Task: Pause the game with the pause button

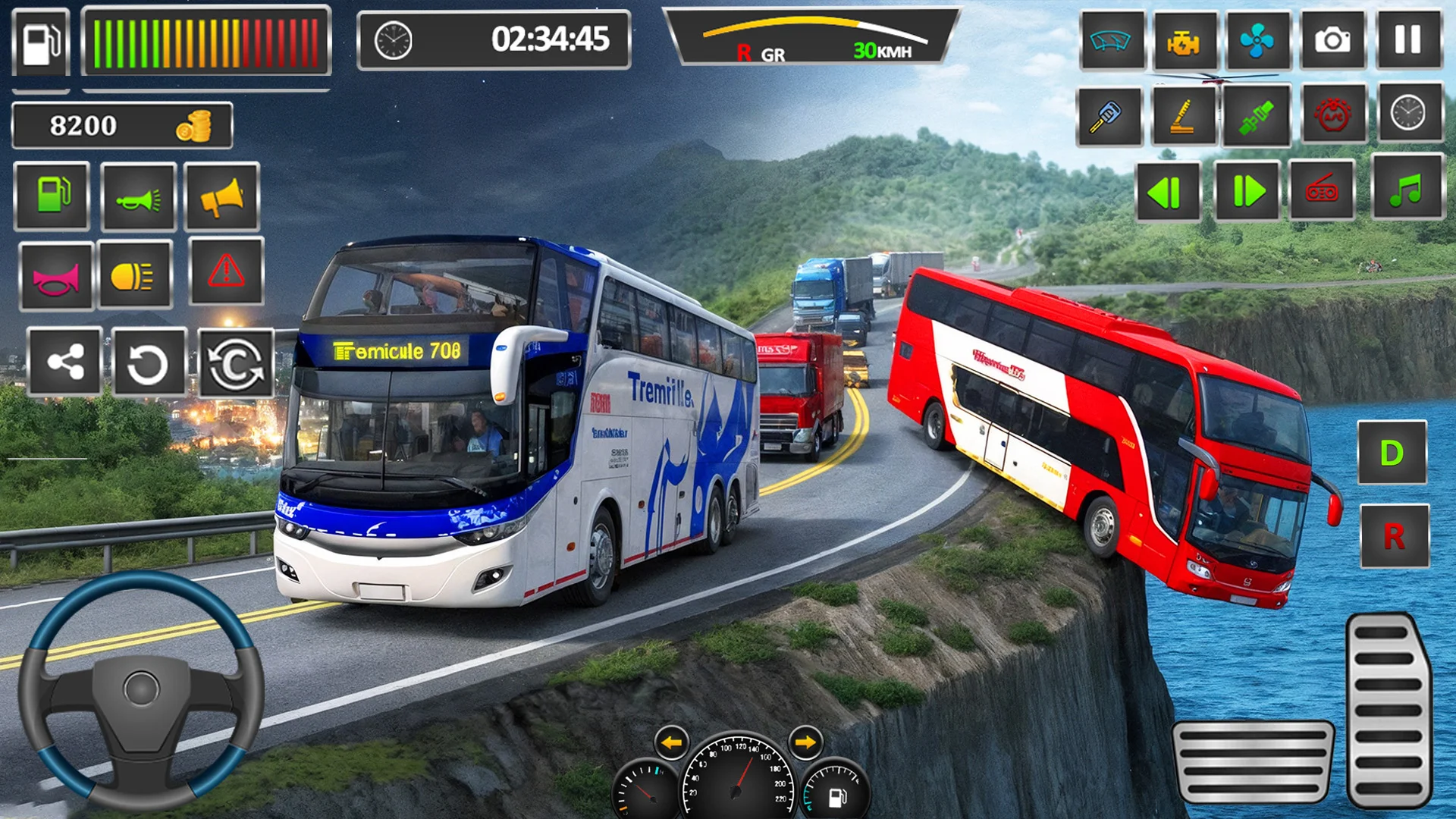Action: point(1408,39)
